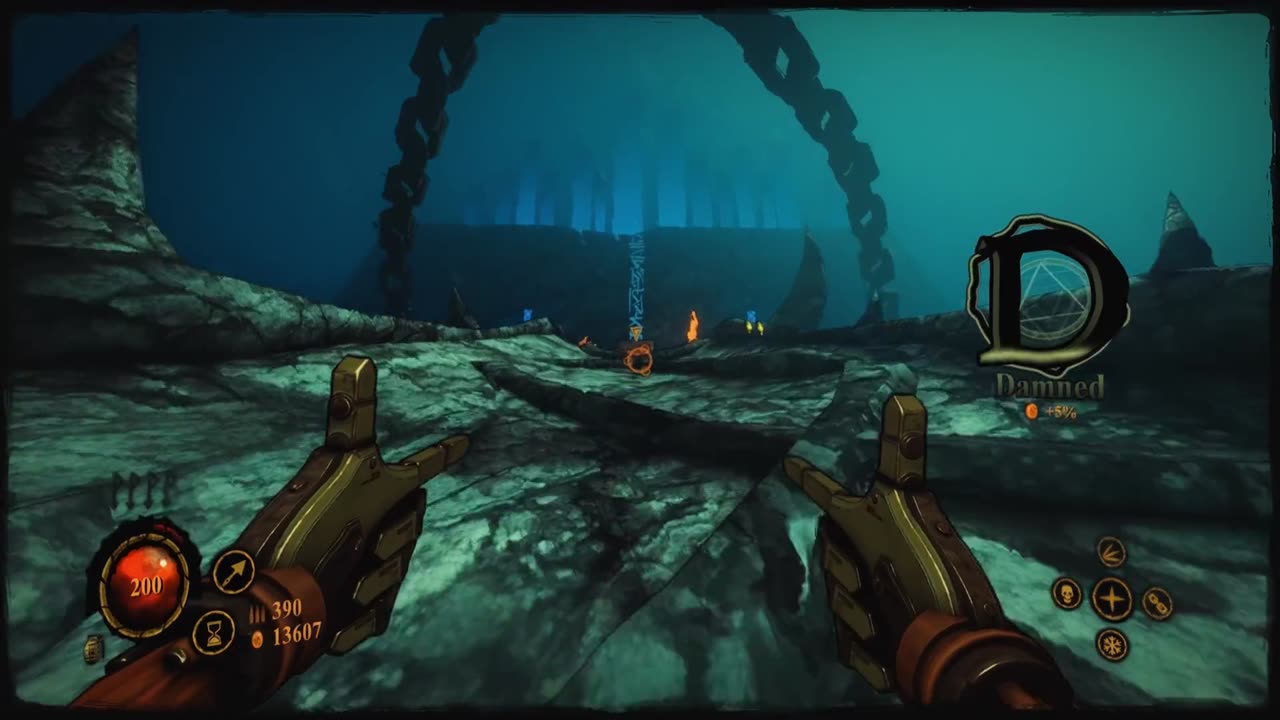Viewport: 1280px width, 720px height.
Task: Click the Damned style rank emblem
Action: [1046, 293]
